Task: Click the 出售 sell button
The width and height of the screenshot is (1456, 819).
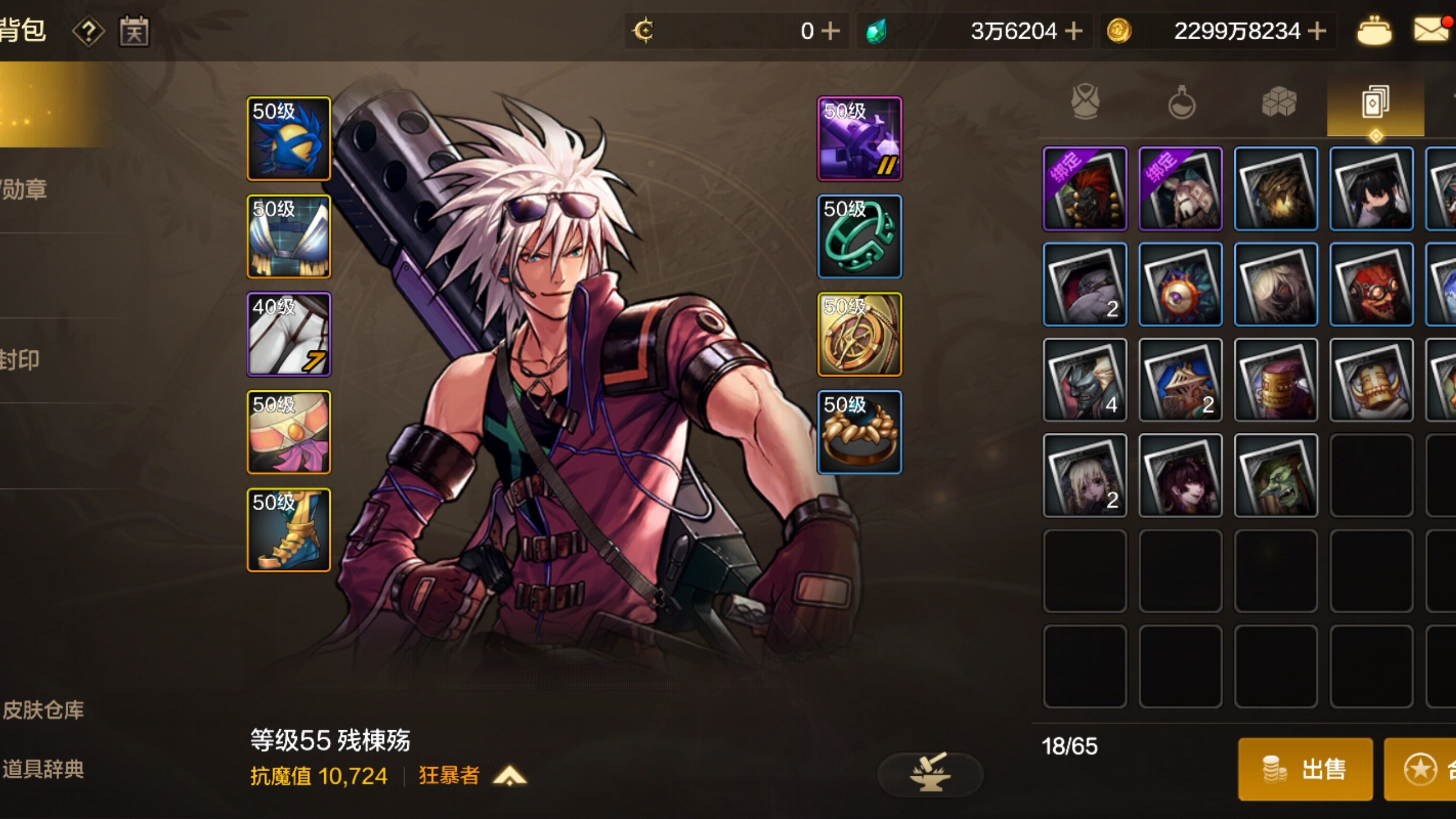Action: [1305, 769]
